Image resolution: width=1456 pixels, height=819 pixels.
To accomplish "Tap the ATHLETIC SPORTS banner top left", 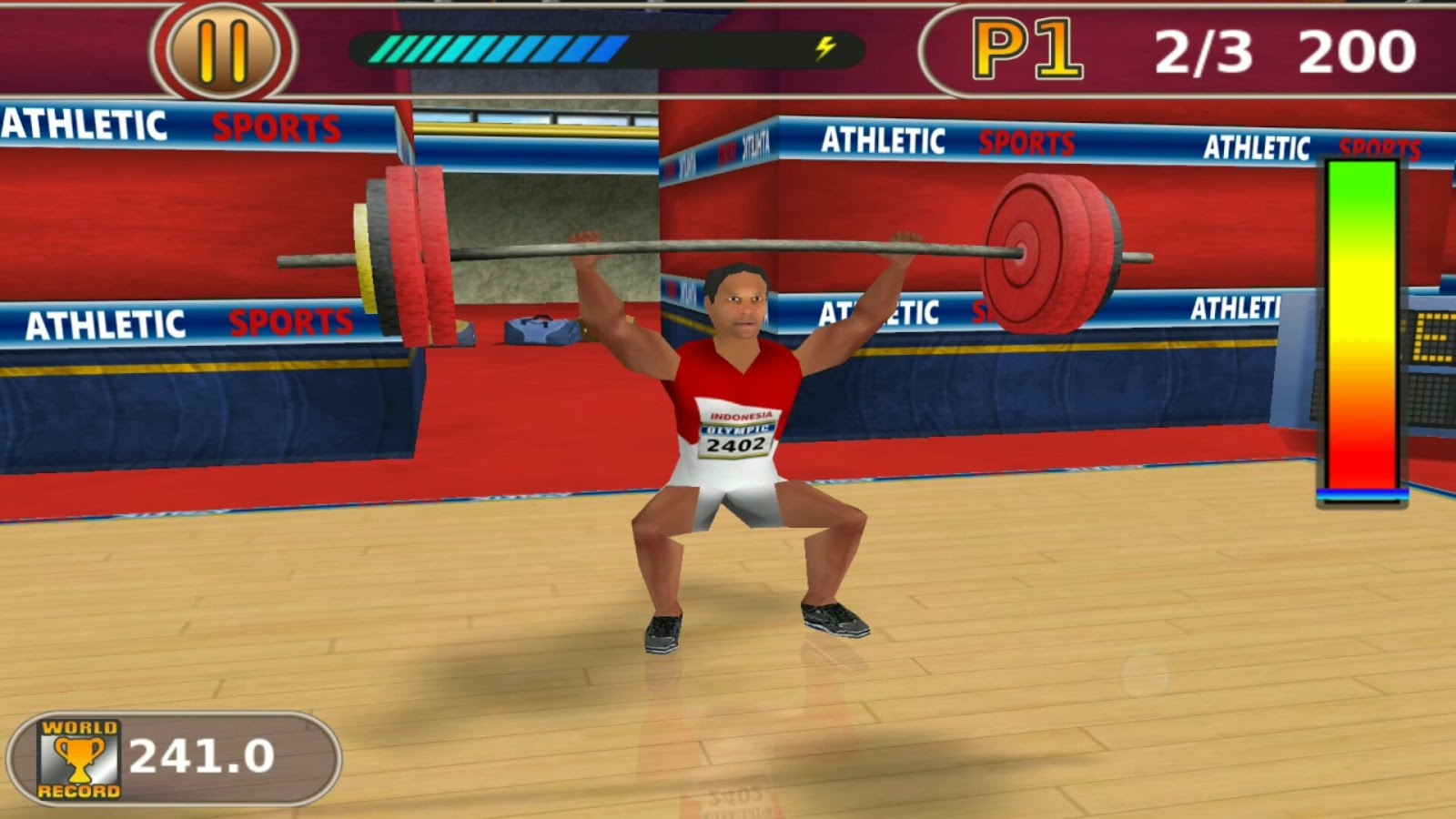I will click(173, 127).
